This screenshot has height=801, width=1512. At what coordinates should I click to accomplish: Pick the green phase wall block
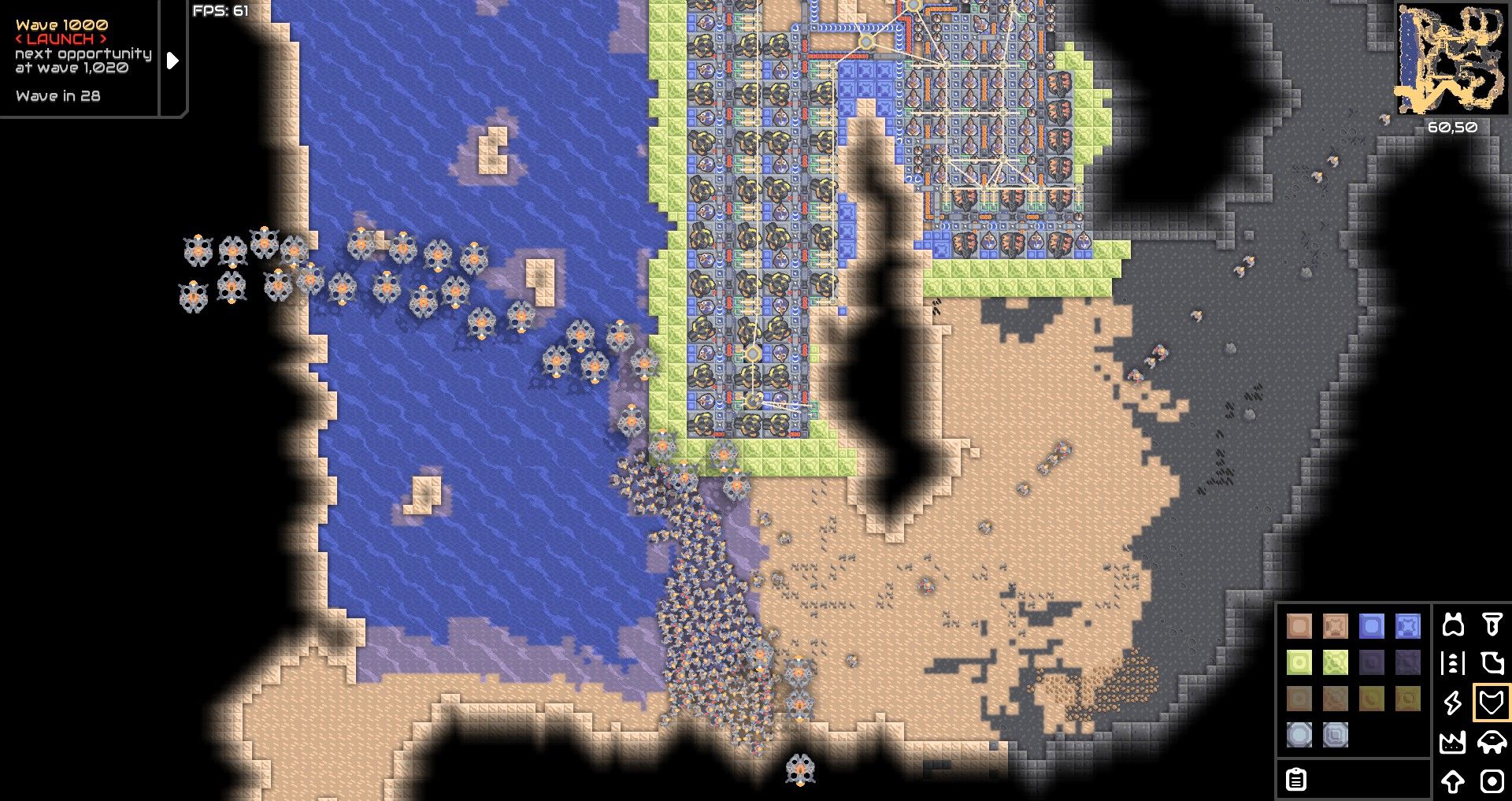pyautogui.click(x=1299, y=662)
